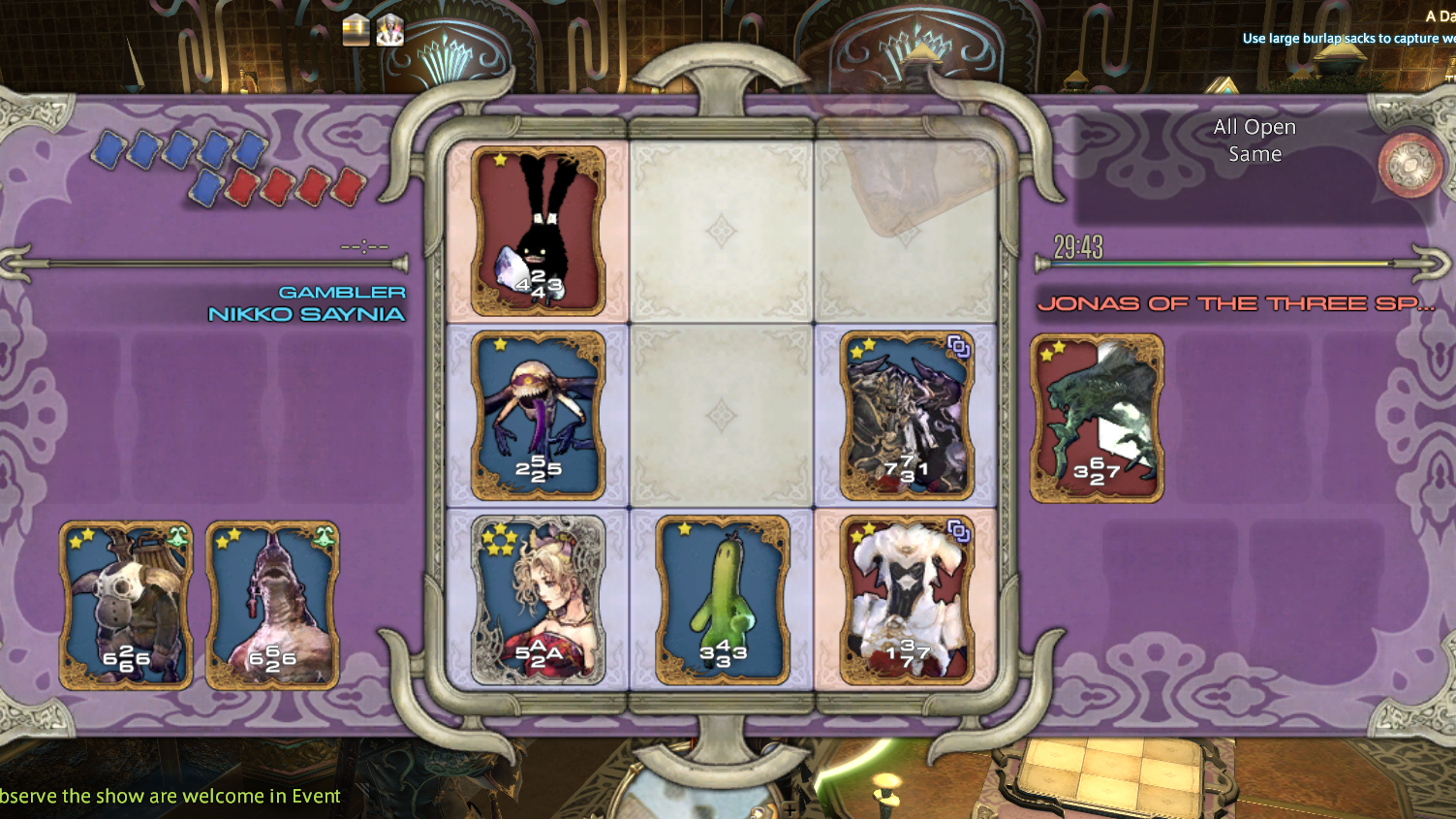Viewport: 1456px width, 819px height.
Task: Place card on empty tile beside black creature
Action: pyautogui.click(x=722, y=232)
